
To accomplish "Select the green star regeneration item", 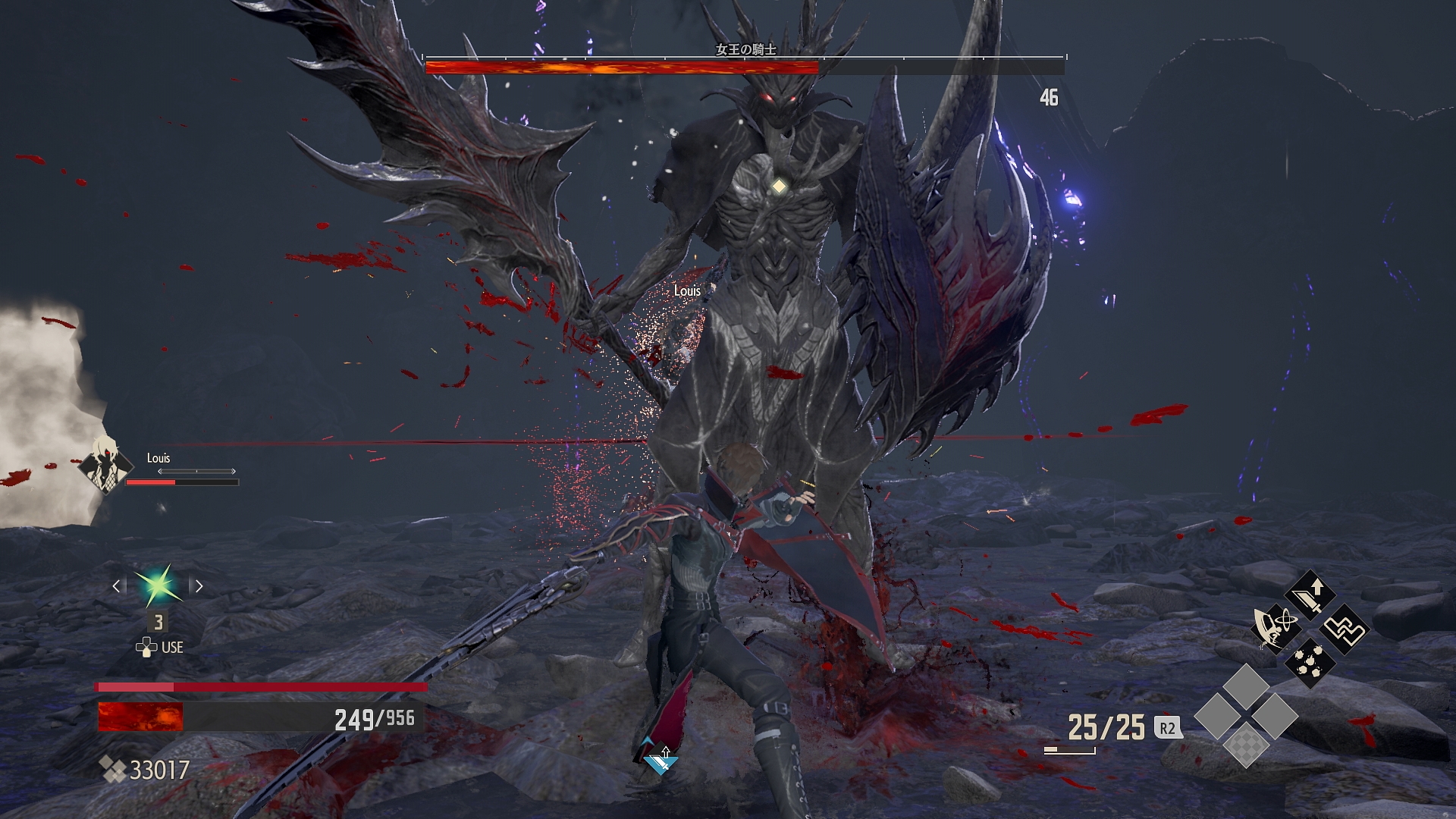I will pyautogui.click(x=158, y=585).
